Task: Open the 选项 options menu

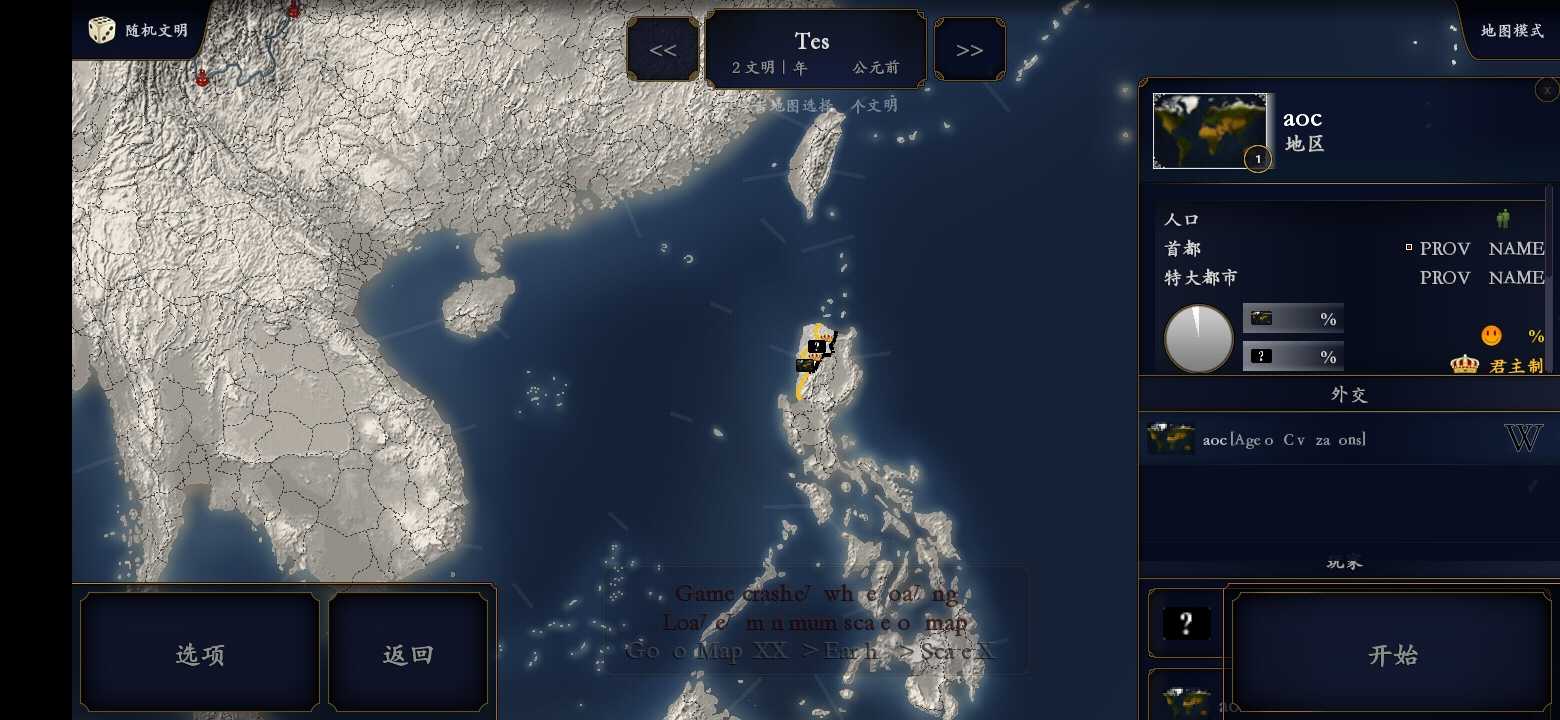Action: [x=200, y=654]
